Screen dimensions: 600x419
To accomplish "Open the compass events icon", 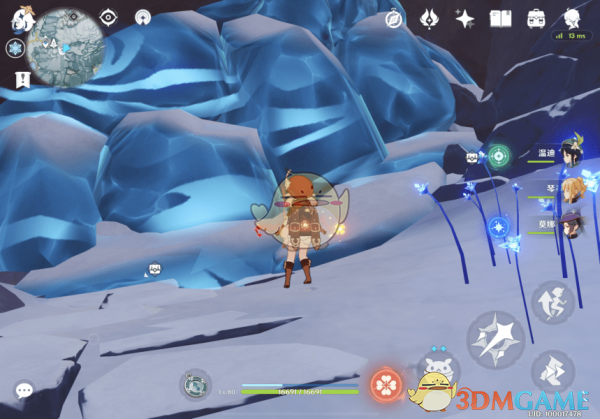I will [x=396, y=18].
